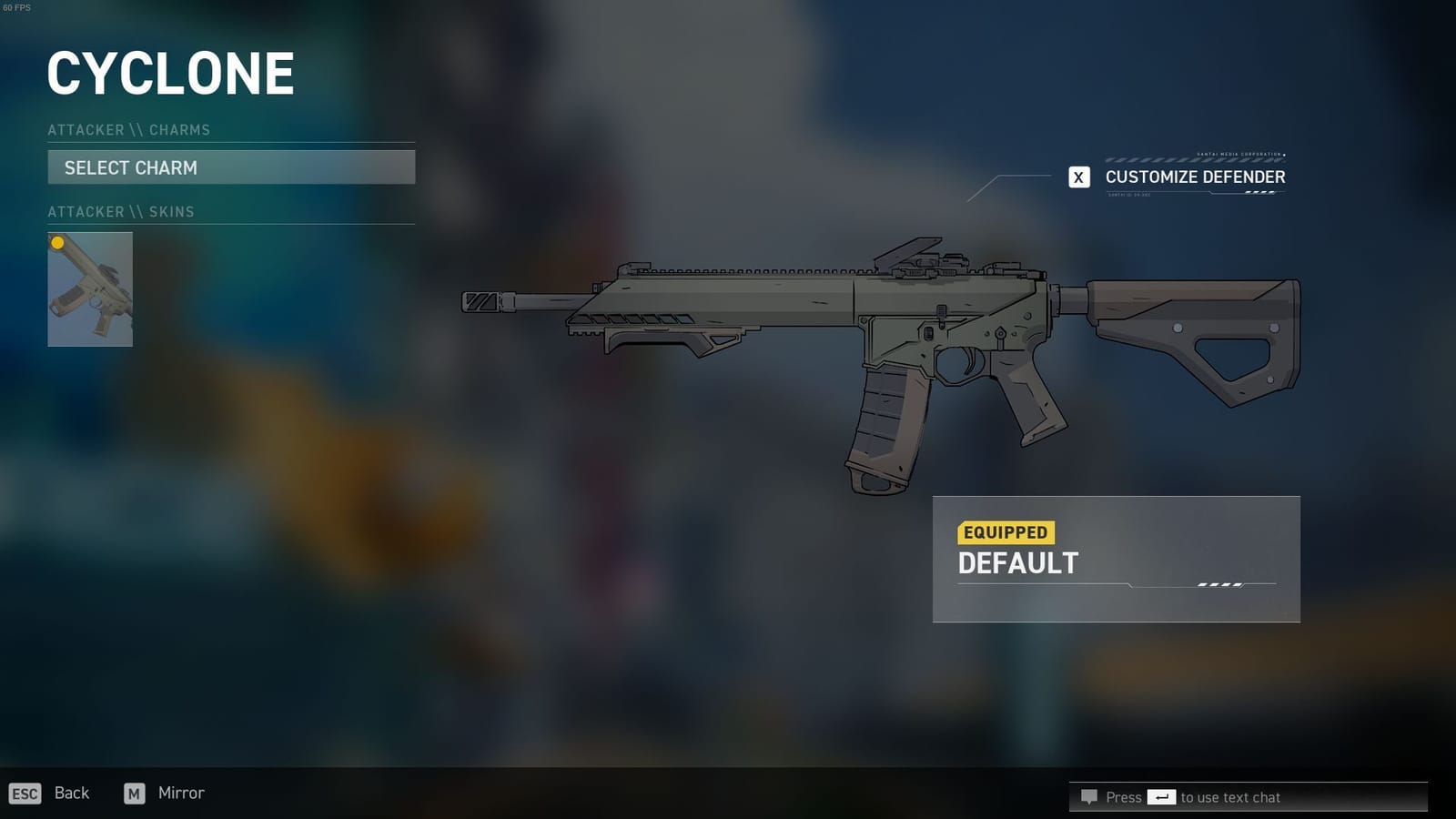The image size is (1456, 819).
Task: Toggle the skin selection in the Skins list
Action: 91,289
